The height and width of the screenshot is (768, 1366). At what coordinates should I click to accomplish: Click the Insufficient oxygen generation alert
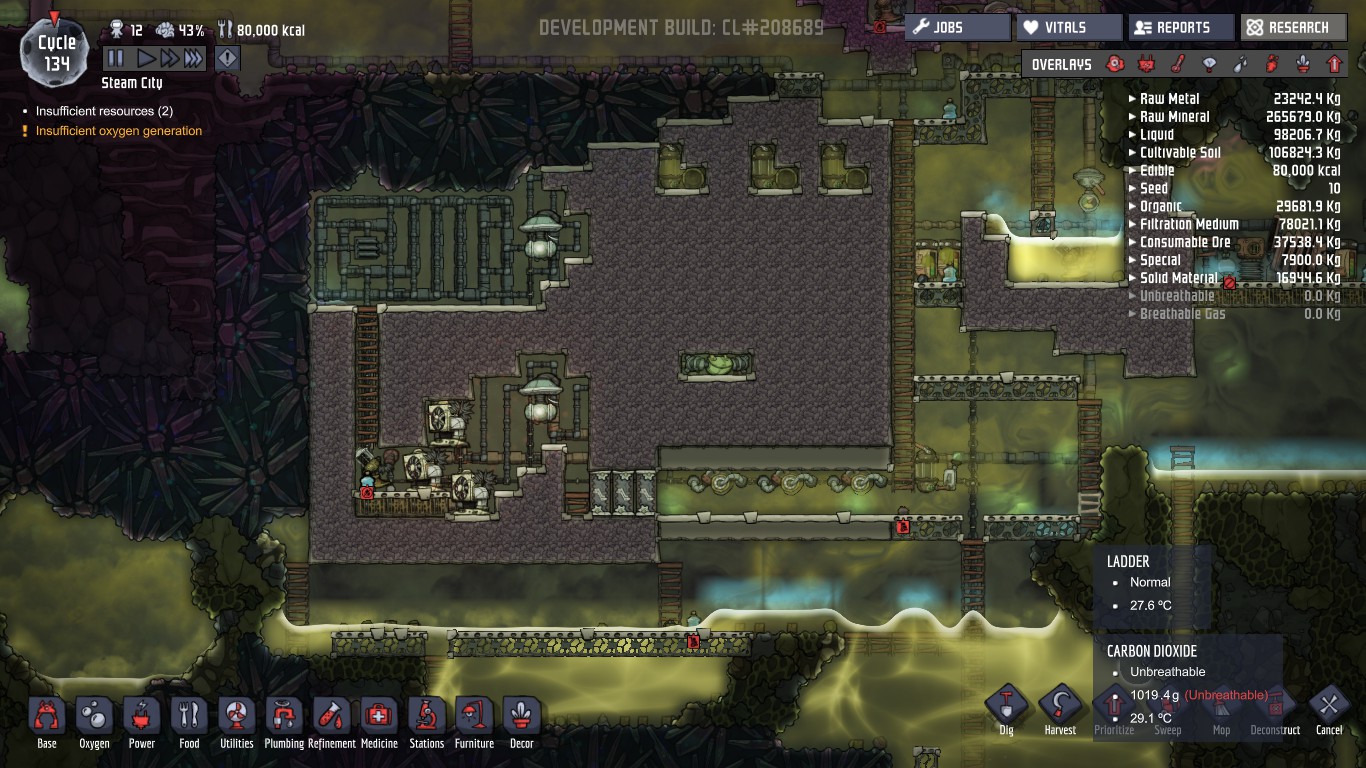point(118,131)
